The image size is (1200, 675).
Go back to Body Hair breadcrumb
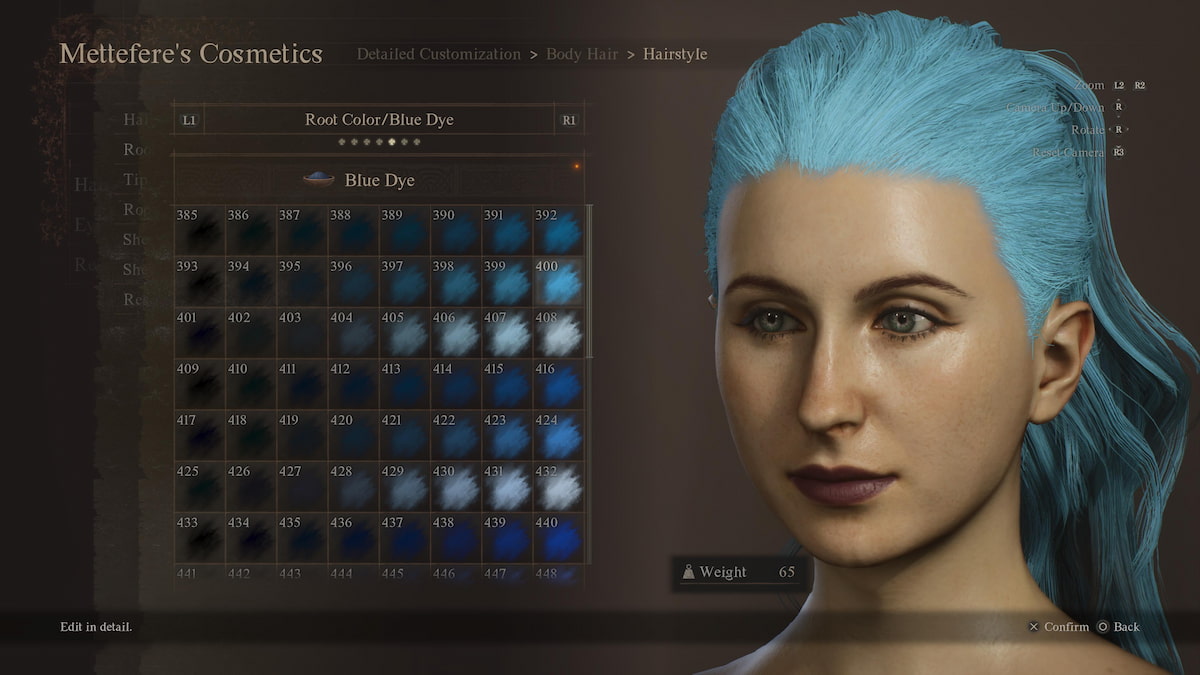581,54
